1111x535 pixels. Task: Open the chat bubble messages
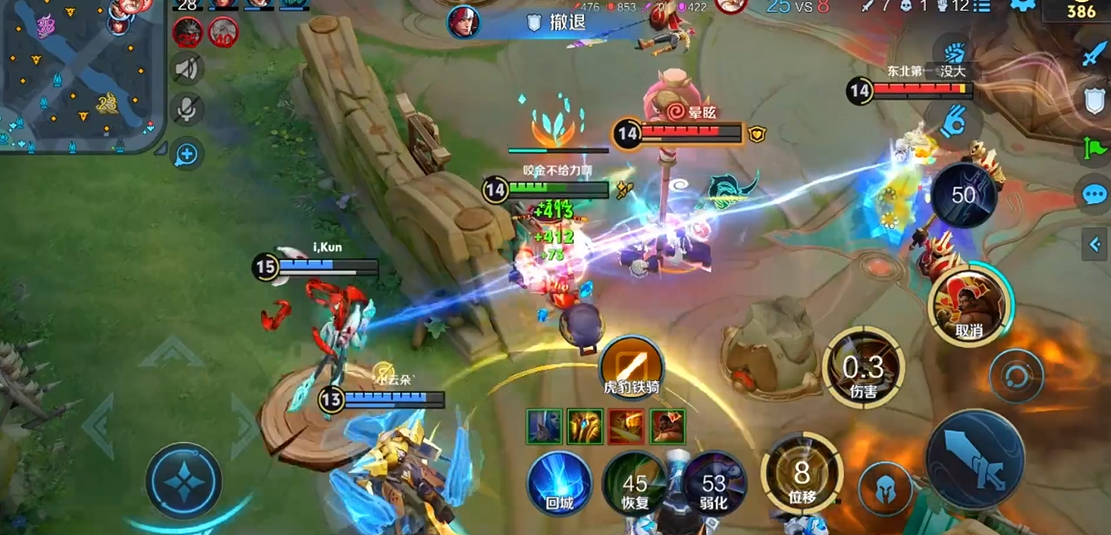coord(1093,194)
